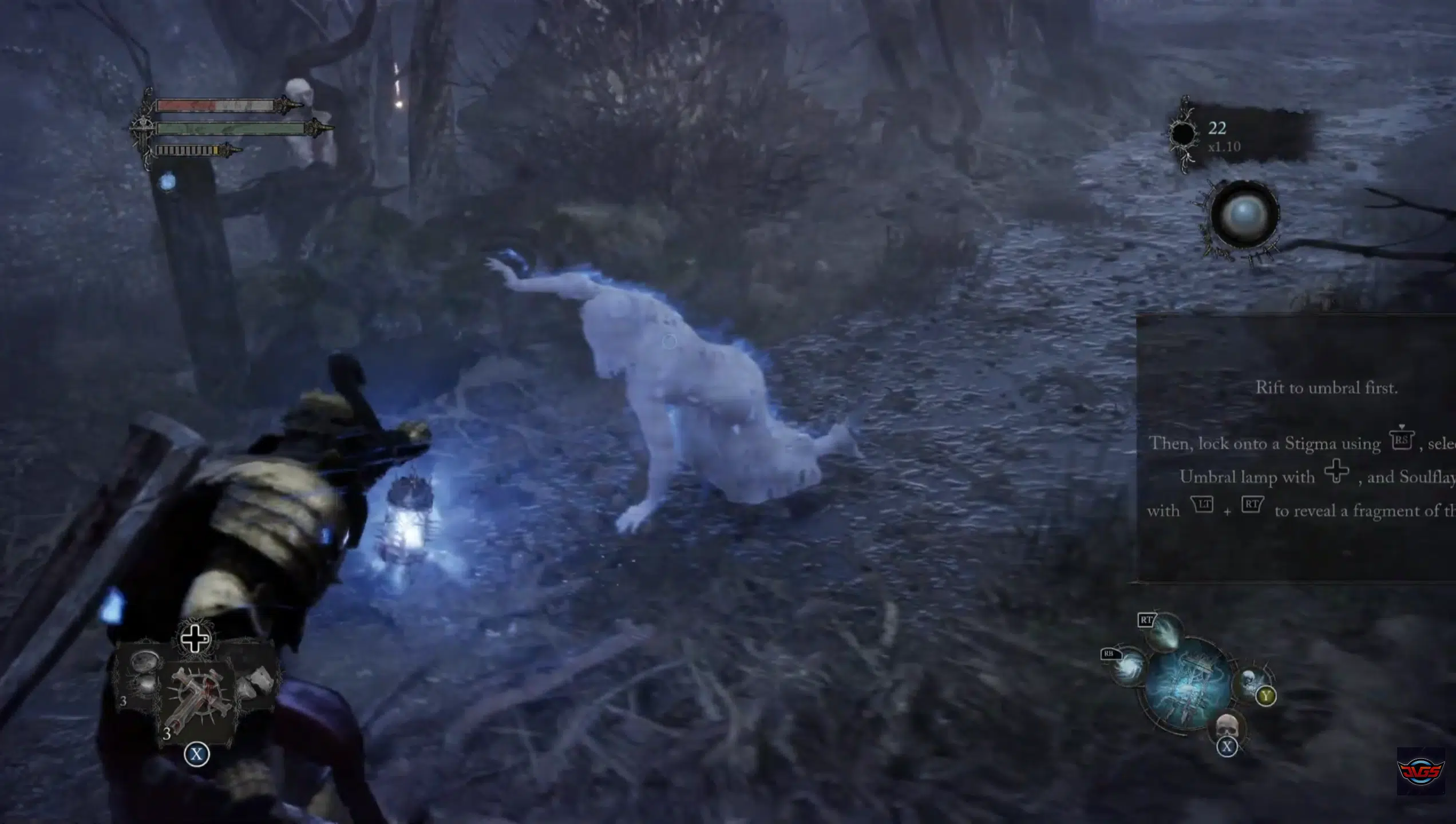The image size is (1456, 824).
Task: Click the souls counter showing 22
Action: [x=1218, y=129]
